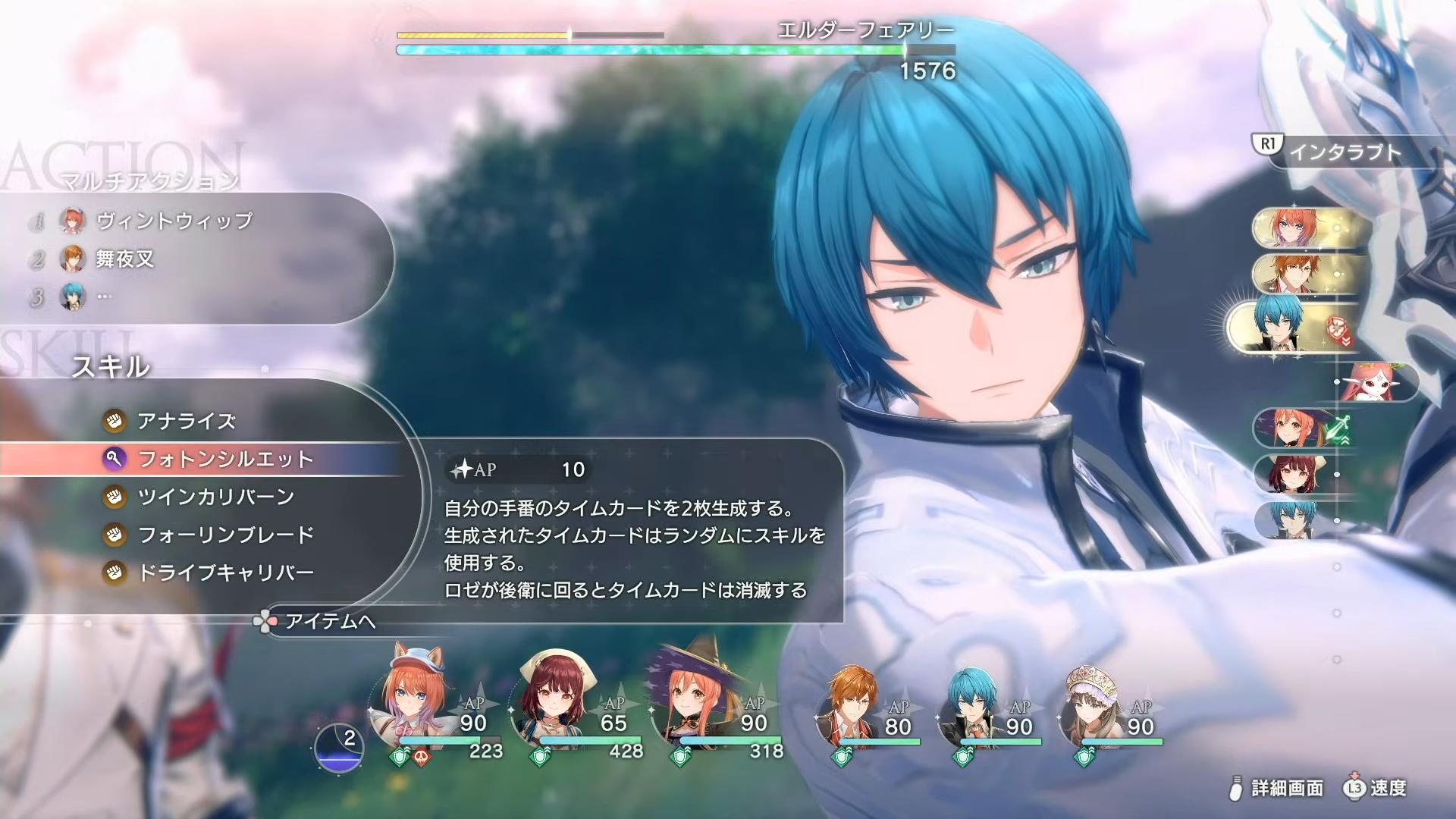Select the ヴィントウィップ multi-action entry
1456x819 pixels.
174,221
